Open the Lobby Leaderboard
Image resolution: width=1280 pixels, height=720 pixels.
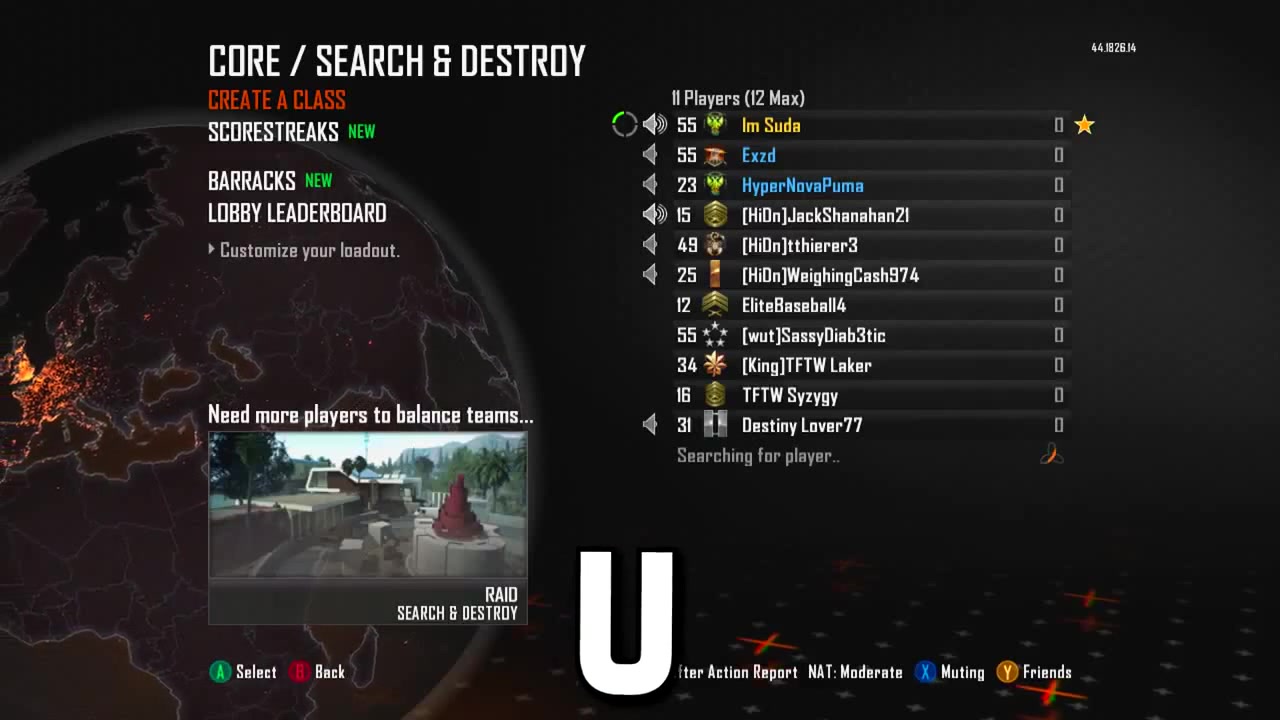click(296, 213)
